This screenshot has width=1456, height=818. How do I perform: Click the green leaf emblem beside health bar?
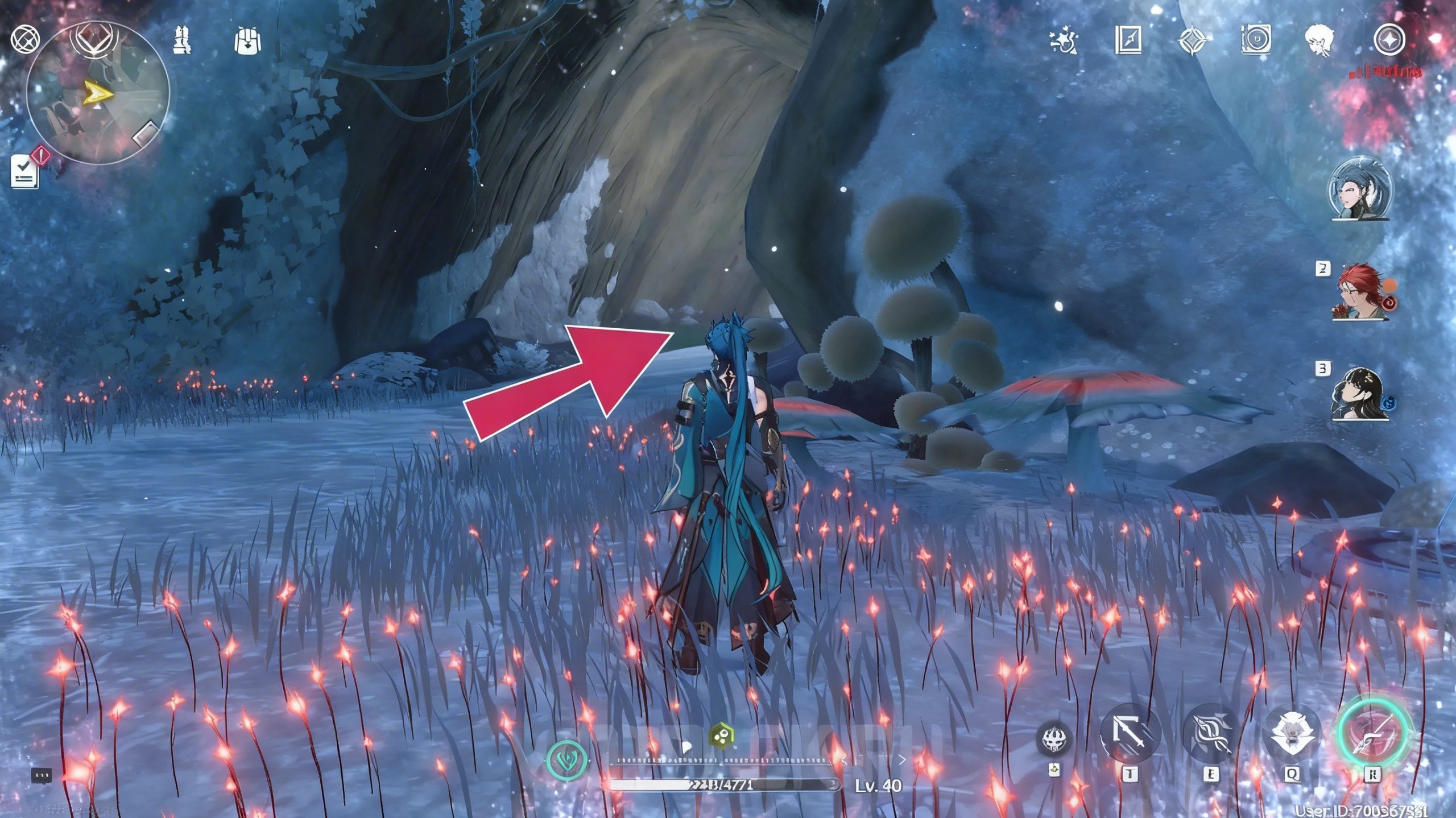[x=567, y=761]
